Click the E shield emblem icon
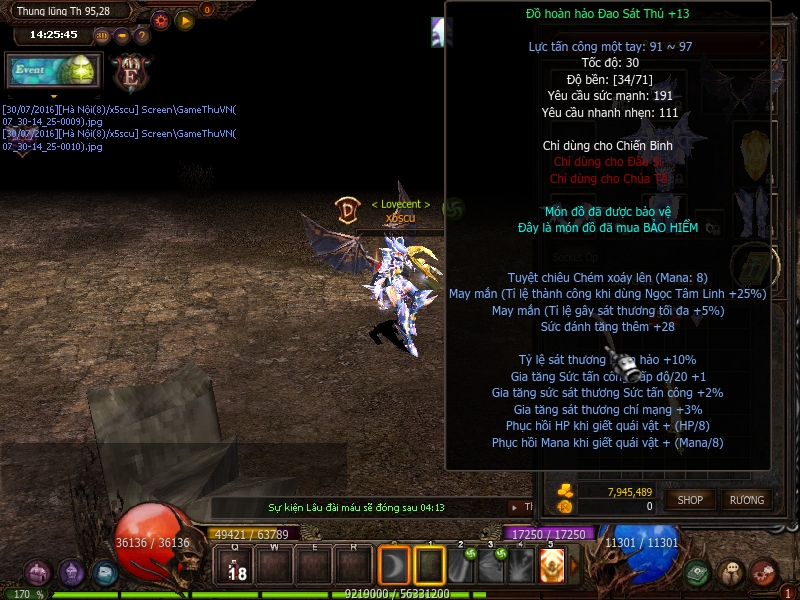The height and width of the screenshot is (600, 800). pos(130,72)
